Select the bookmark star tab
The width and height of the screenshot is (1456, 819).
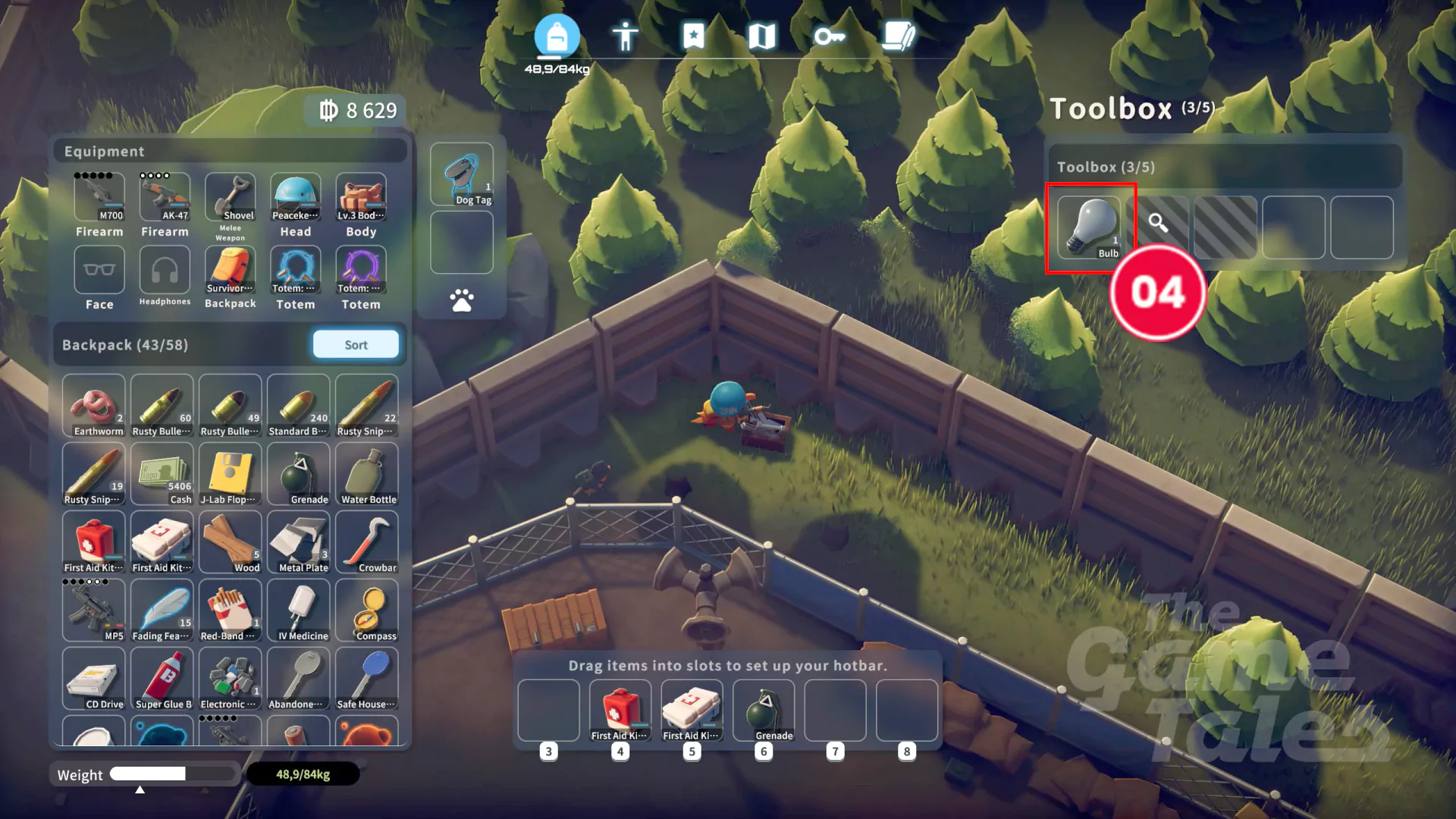693,36
